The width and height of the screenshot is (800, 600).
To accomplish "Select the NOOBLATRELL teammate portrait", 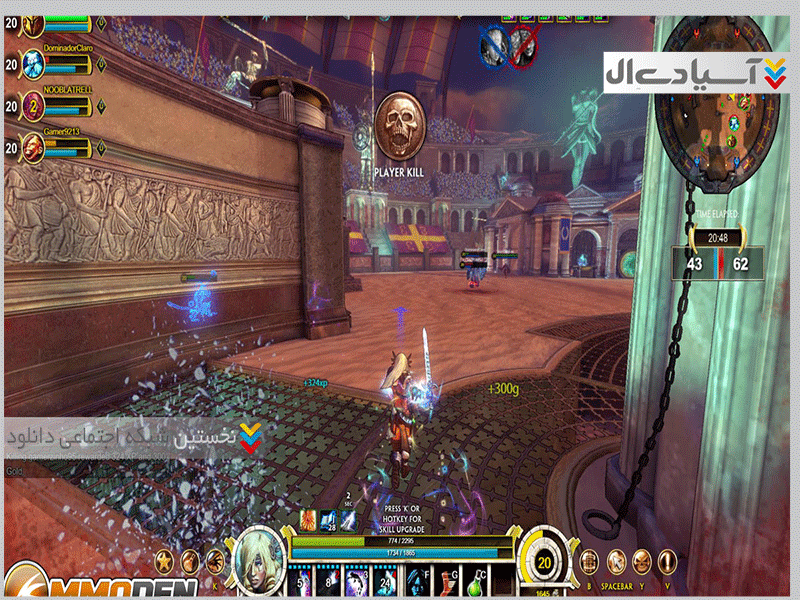I will tap(33, 106).
